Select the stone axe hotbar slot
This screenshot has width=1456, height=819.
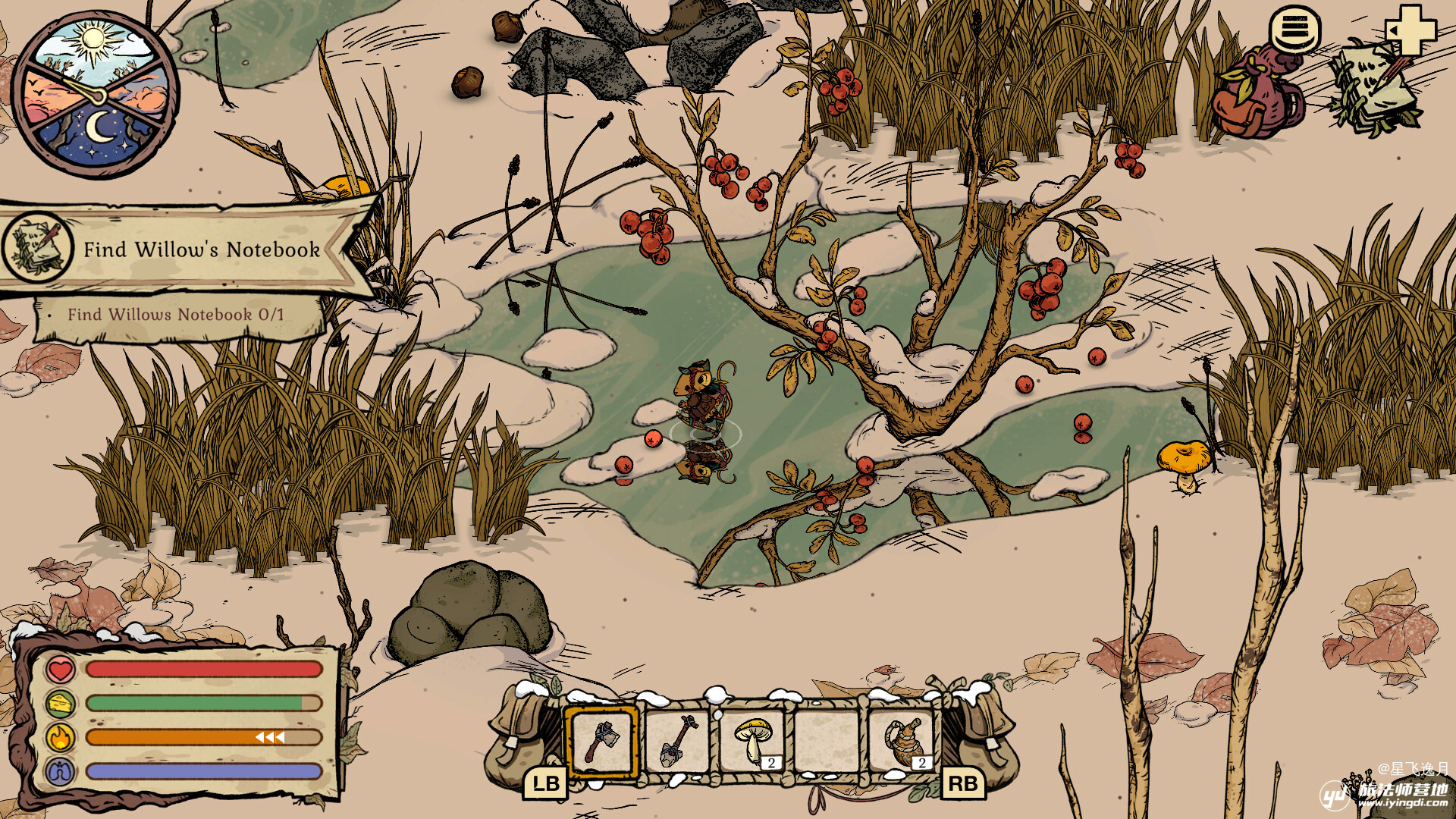pyautogui.click(x=601, y=741)
